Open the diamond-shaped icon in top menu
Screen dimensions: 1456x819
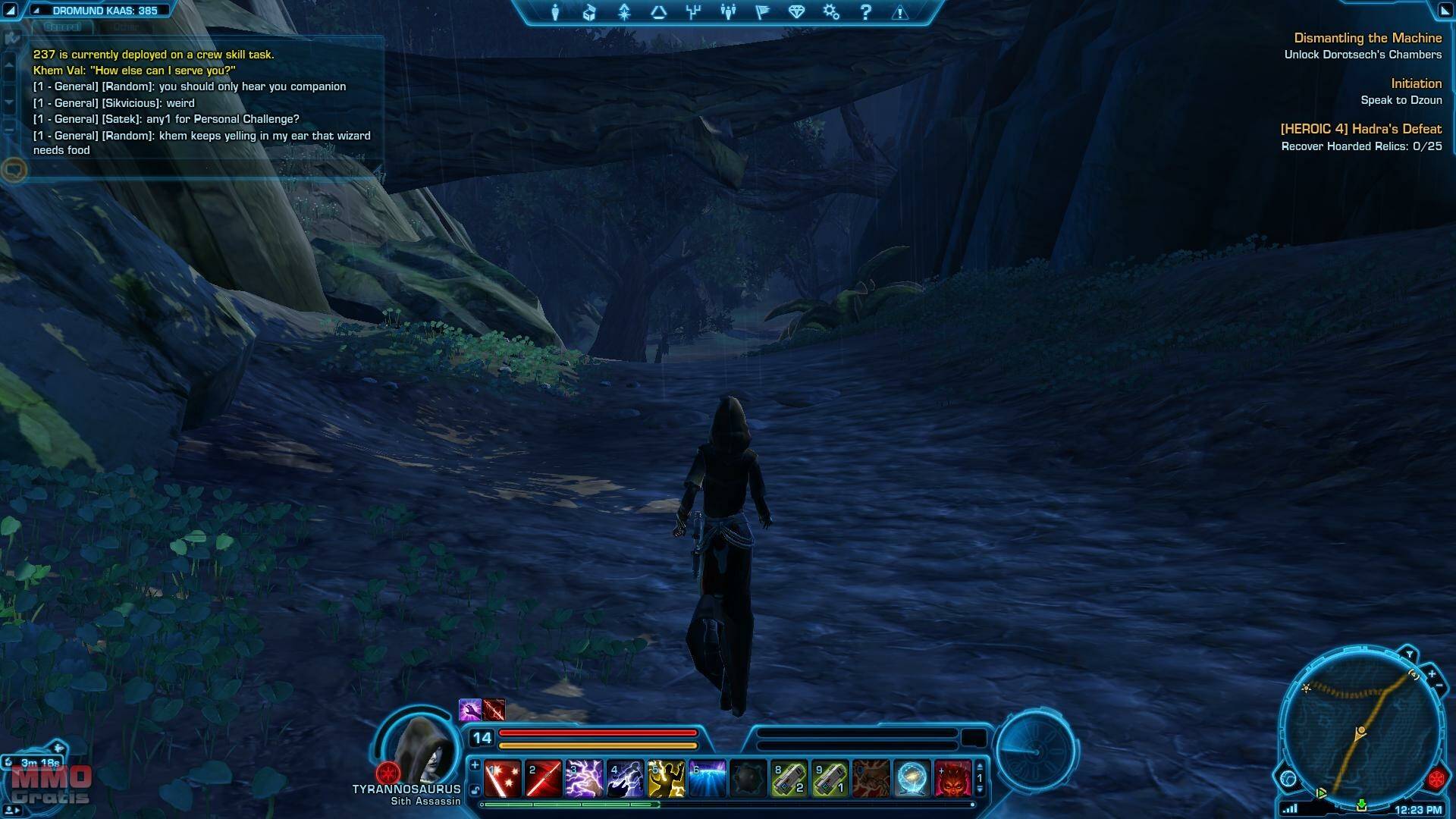796,12
